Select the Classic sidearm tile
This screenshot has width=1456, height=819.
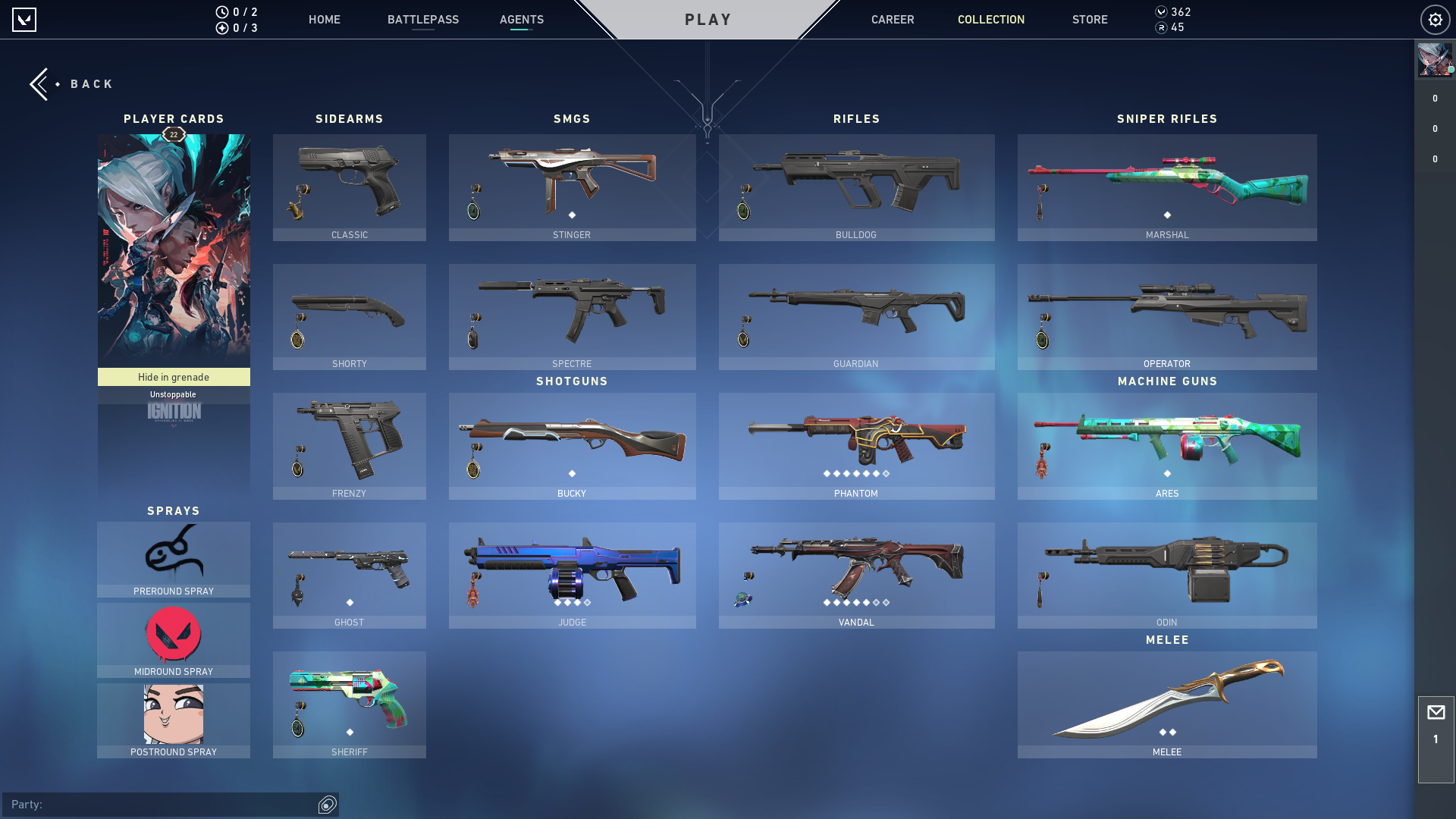pyautogui.click(x=349, y=187)
